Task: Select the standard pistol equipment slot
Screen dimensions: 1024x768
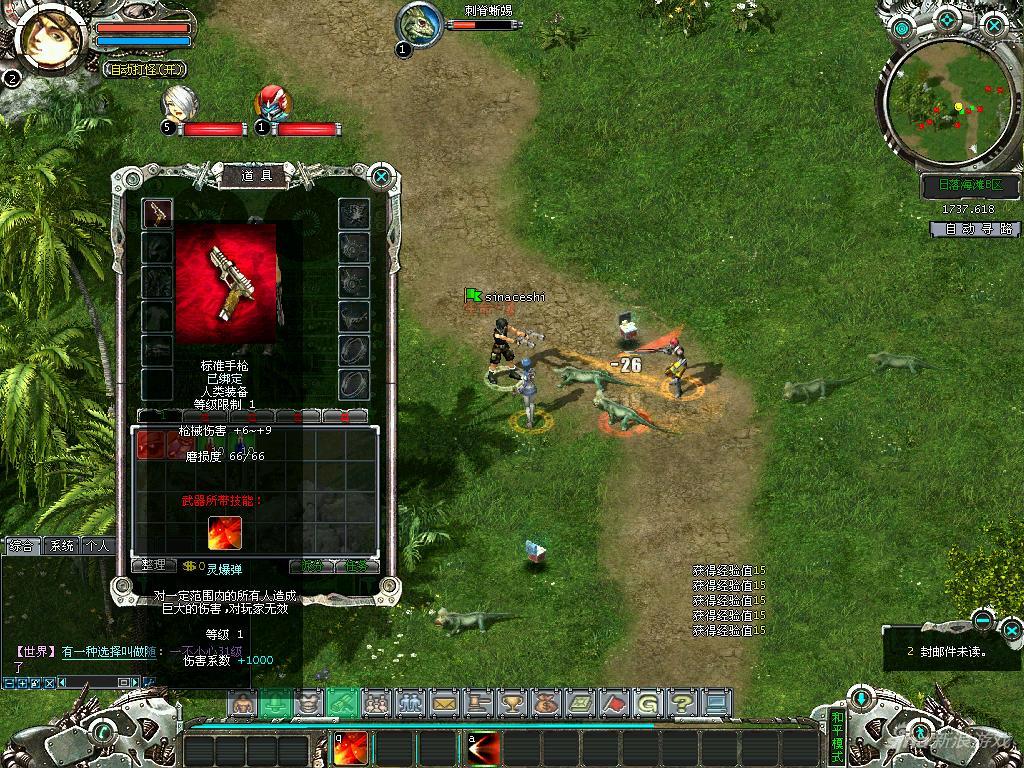Action: pos(157,213)
